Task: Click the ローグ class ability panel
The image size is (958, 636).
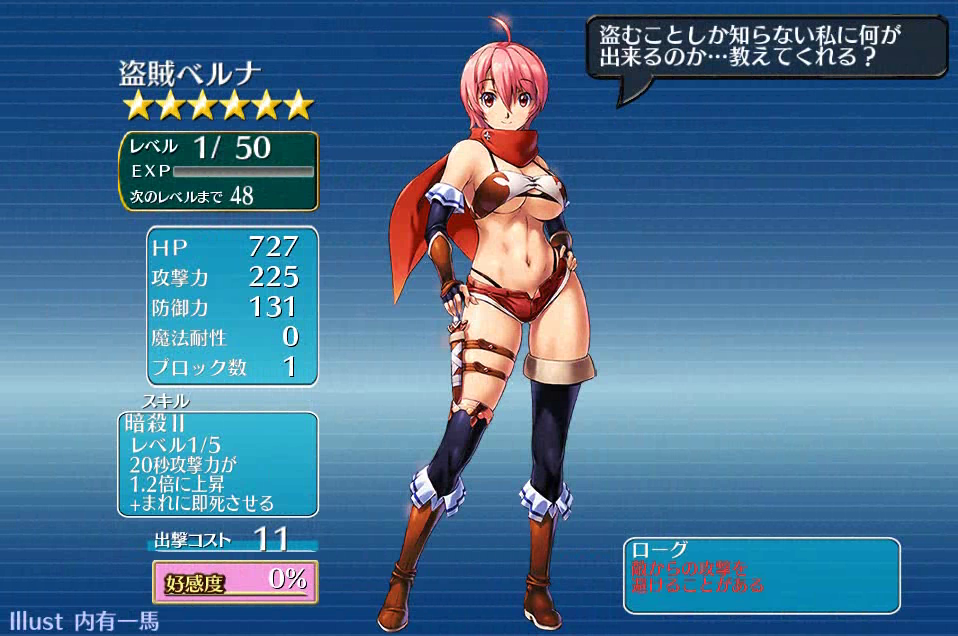Action: (x=761, y=575)
